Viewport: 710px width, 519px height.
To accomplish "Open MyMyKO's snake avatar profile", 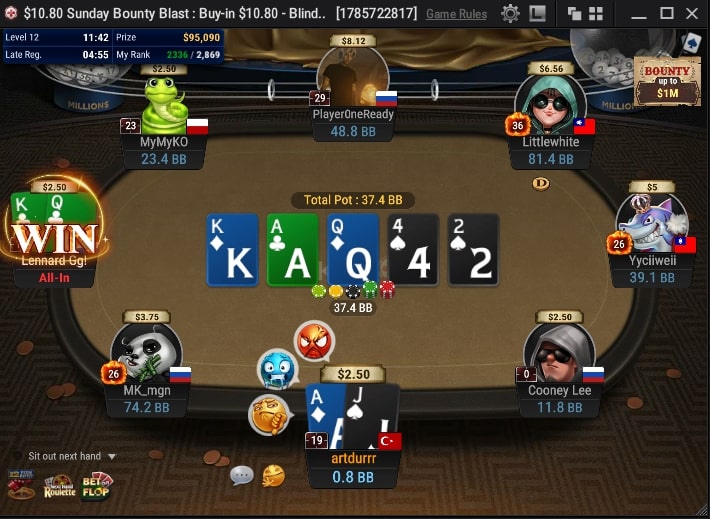I will [164, 106].
